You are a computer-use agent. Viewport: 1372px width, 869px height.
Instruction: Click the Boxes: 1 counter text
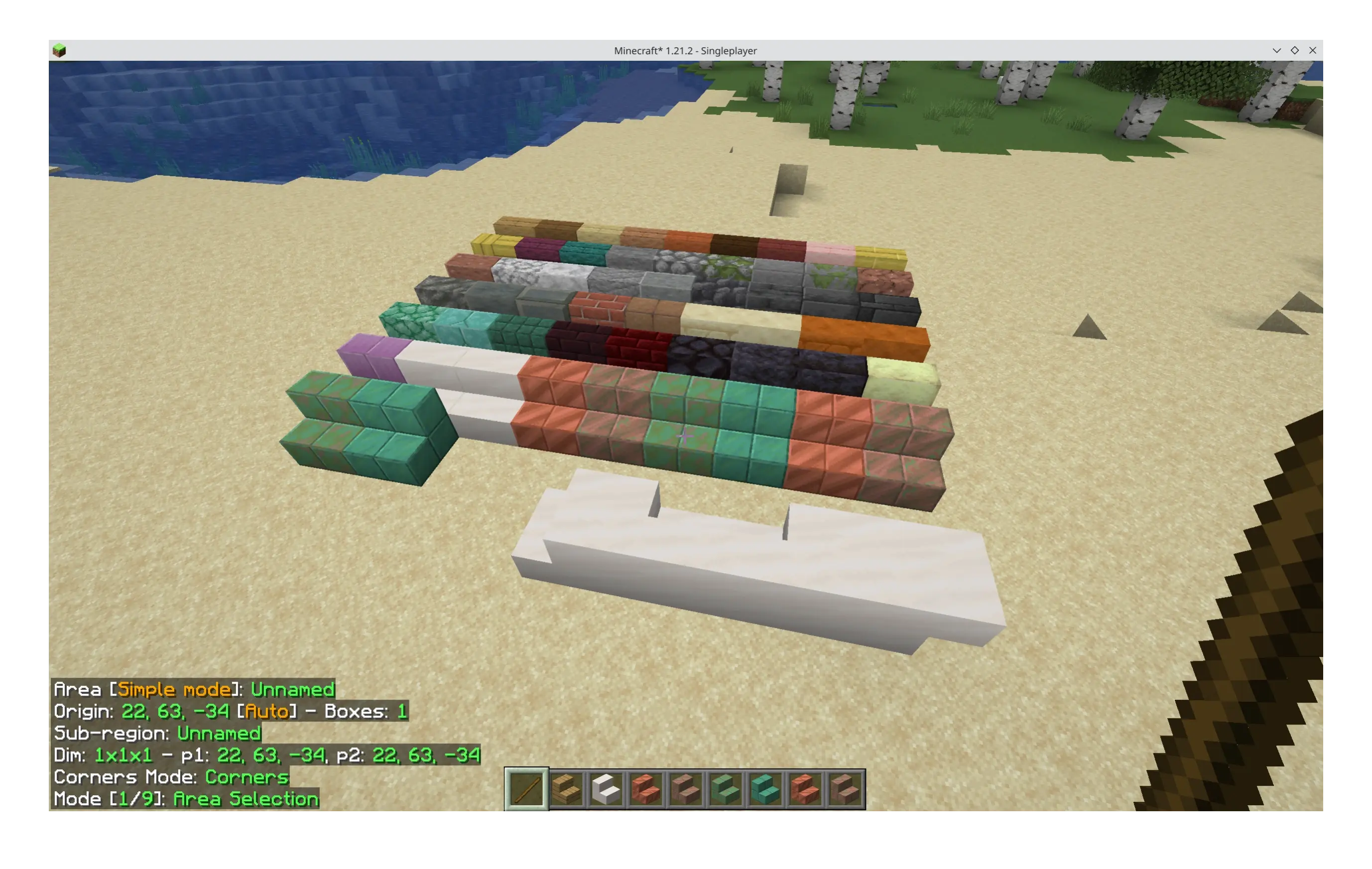click(369, 711)
